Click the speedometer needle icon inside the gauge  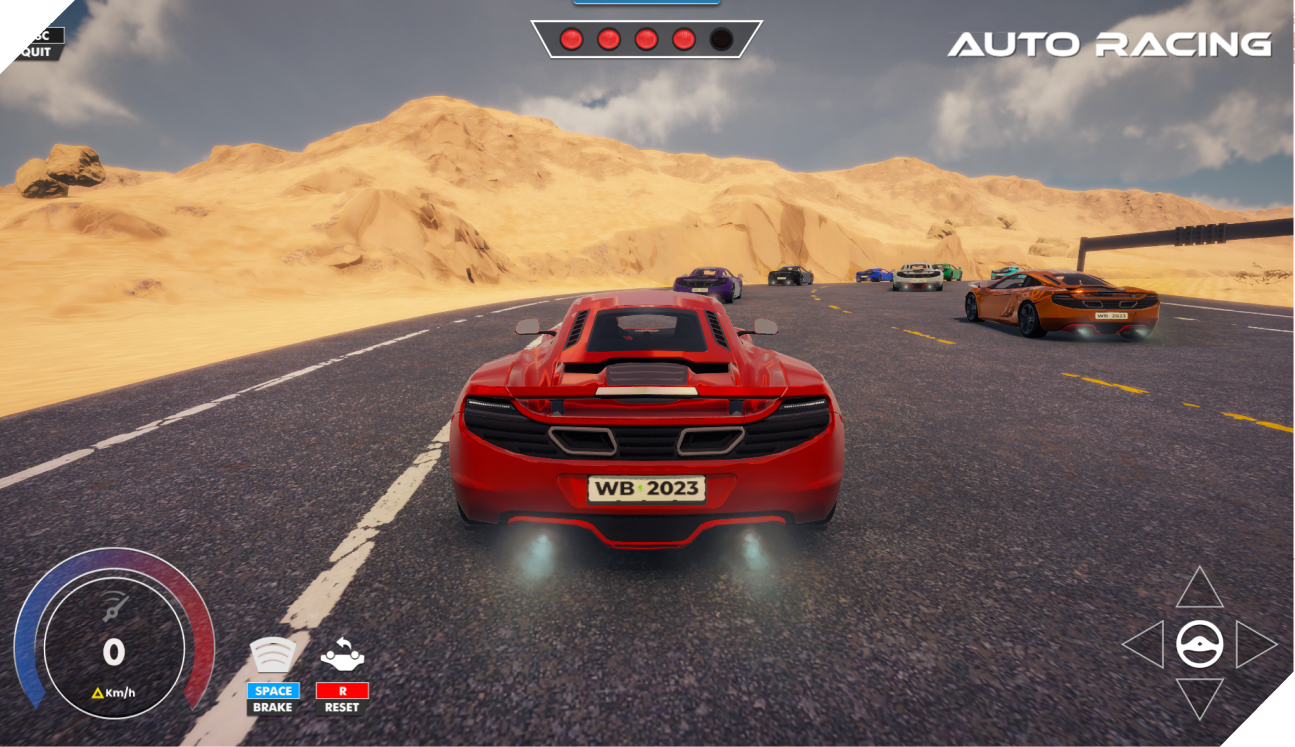click(113, 605)
